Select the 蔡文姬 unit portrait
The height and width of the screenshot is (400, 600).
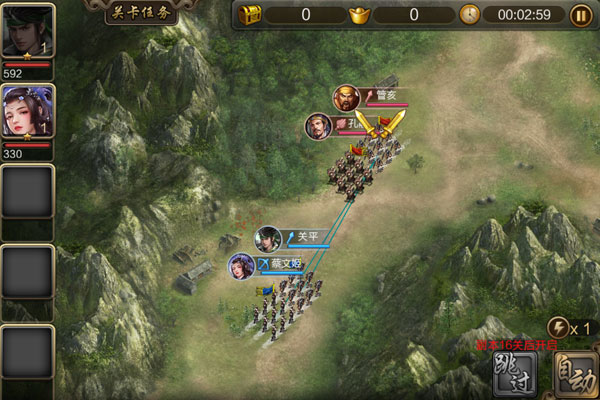(x=241, y=266)
